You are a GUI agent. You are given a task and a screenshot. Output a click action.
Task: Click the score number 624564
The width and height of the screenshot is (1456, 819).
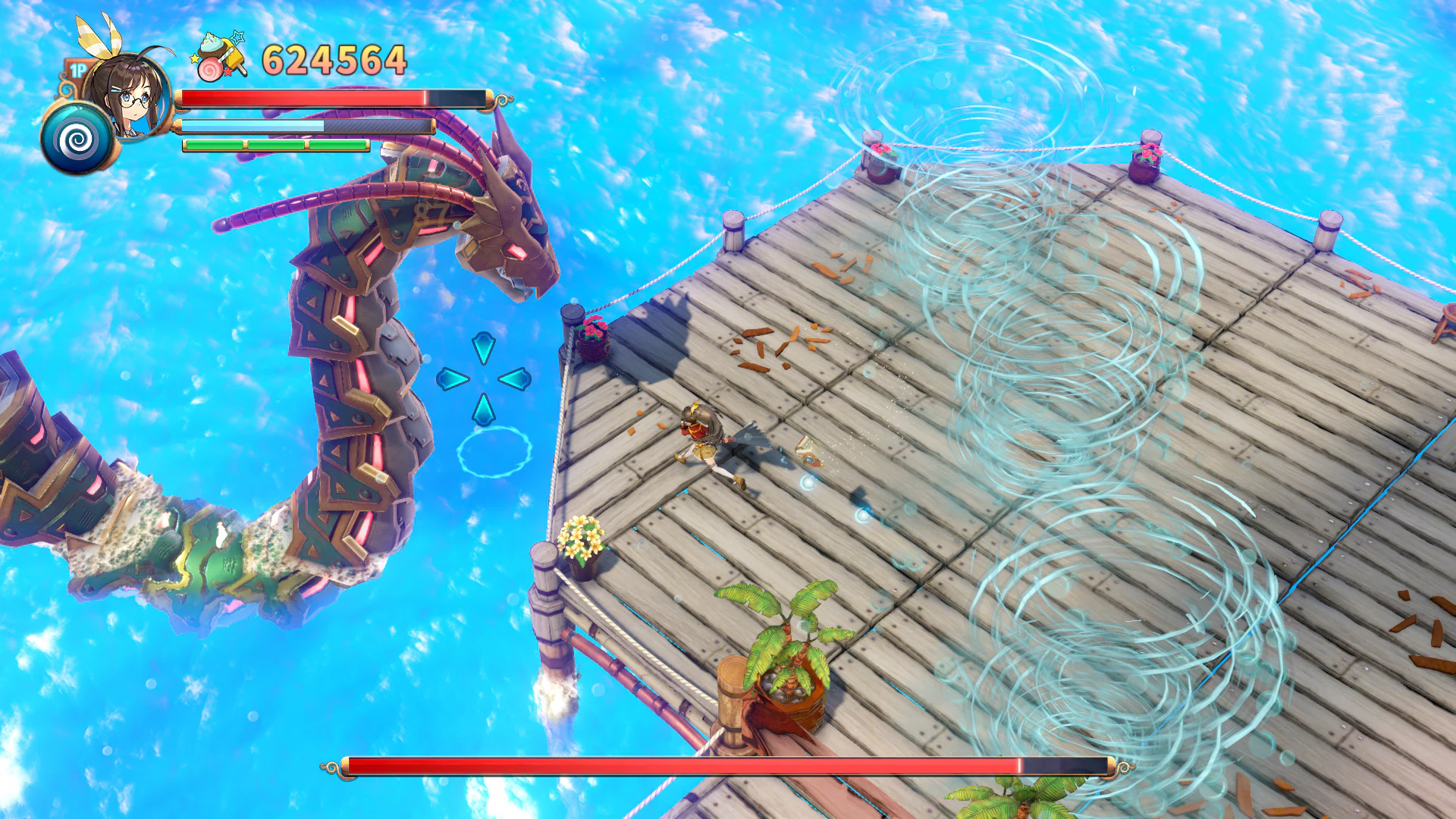click(x=331, y=61)
